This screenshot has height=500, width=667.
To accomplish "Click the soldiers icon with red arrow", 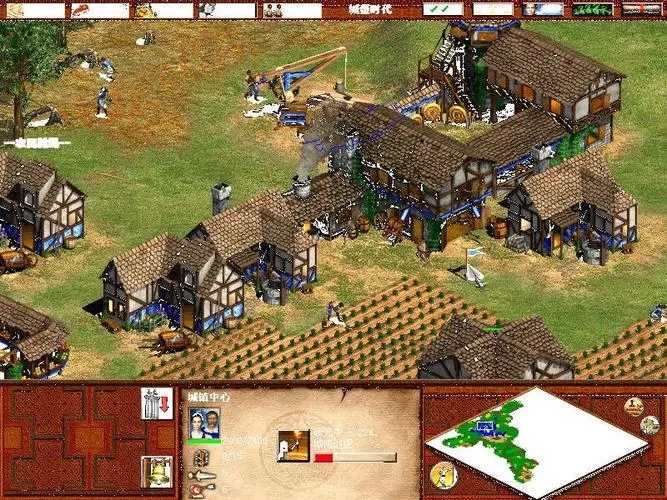I will point(156,403).
